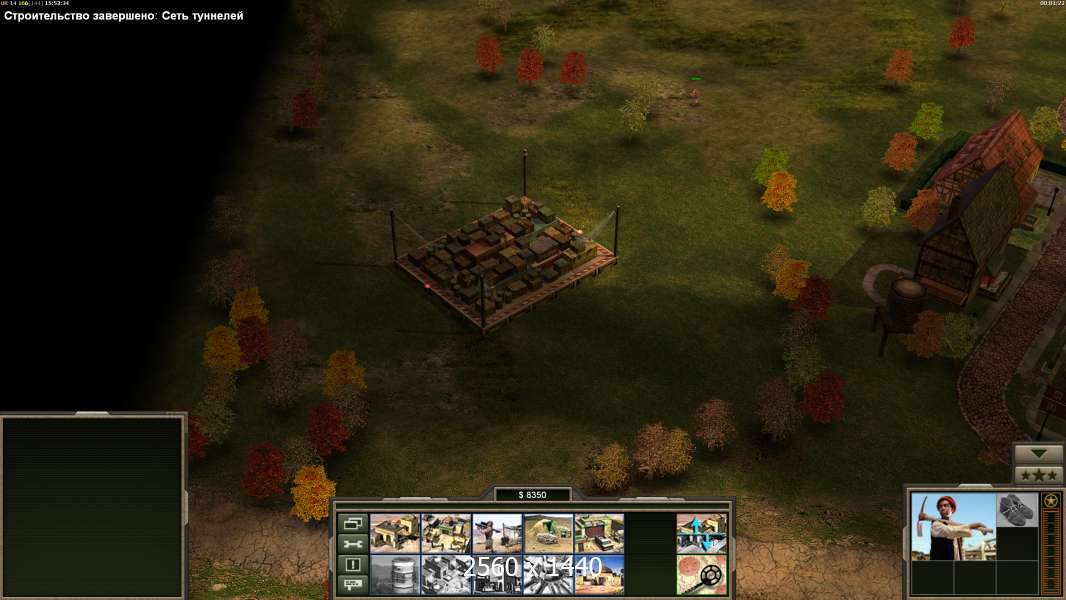Click the gold star rank medal
This screenshot has height=600, width=1066.
(1050, 501)
